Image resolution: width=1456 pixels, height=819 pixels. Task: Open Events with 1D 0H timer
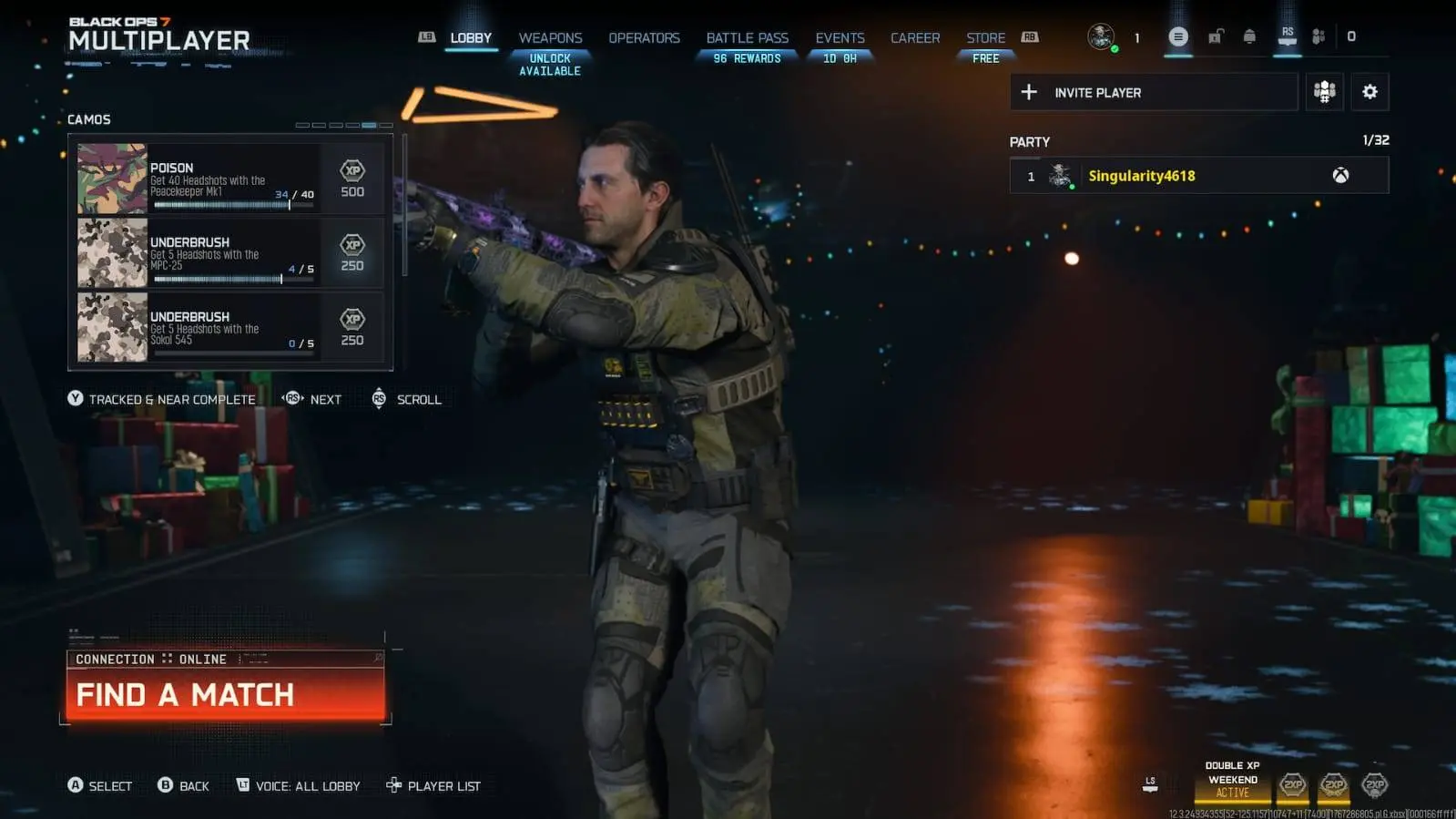(840, 37)
